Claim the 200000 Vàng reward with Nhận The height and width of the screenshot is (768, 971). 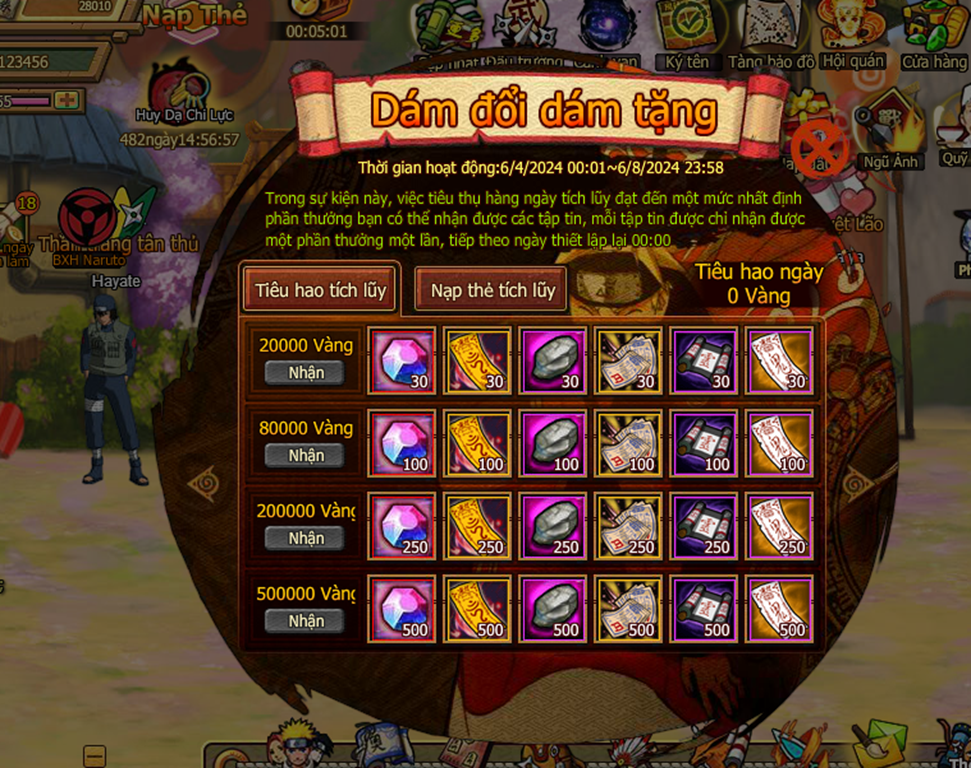tap(306, 539)
